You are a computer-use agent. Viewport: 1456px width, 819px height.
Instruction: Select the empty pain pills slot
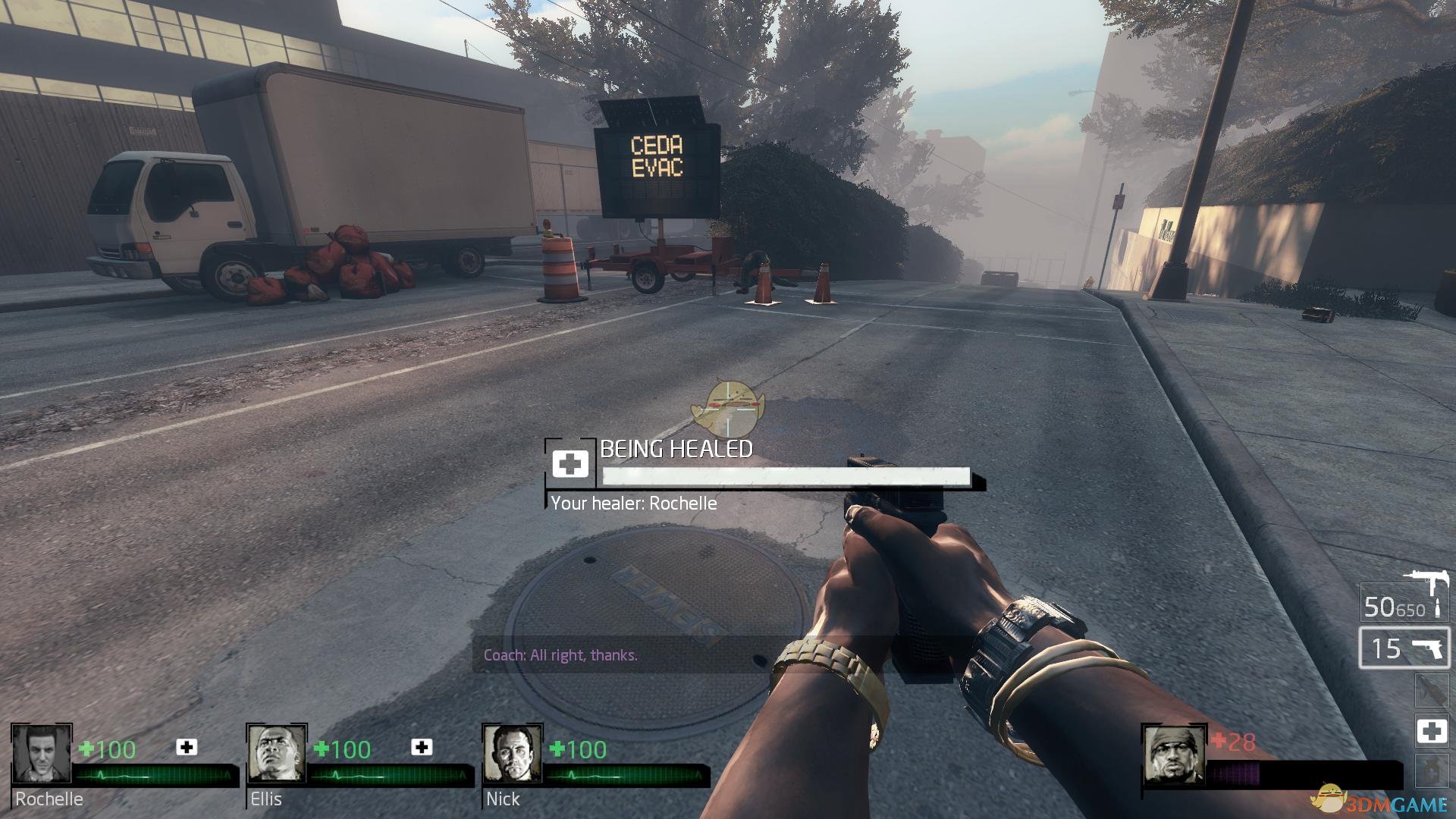[1431, 770]
